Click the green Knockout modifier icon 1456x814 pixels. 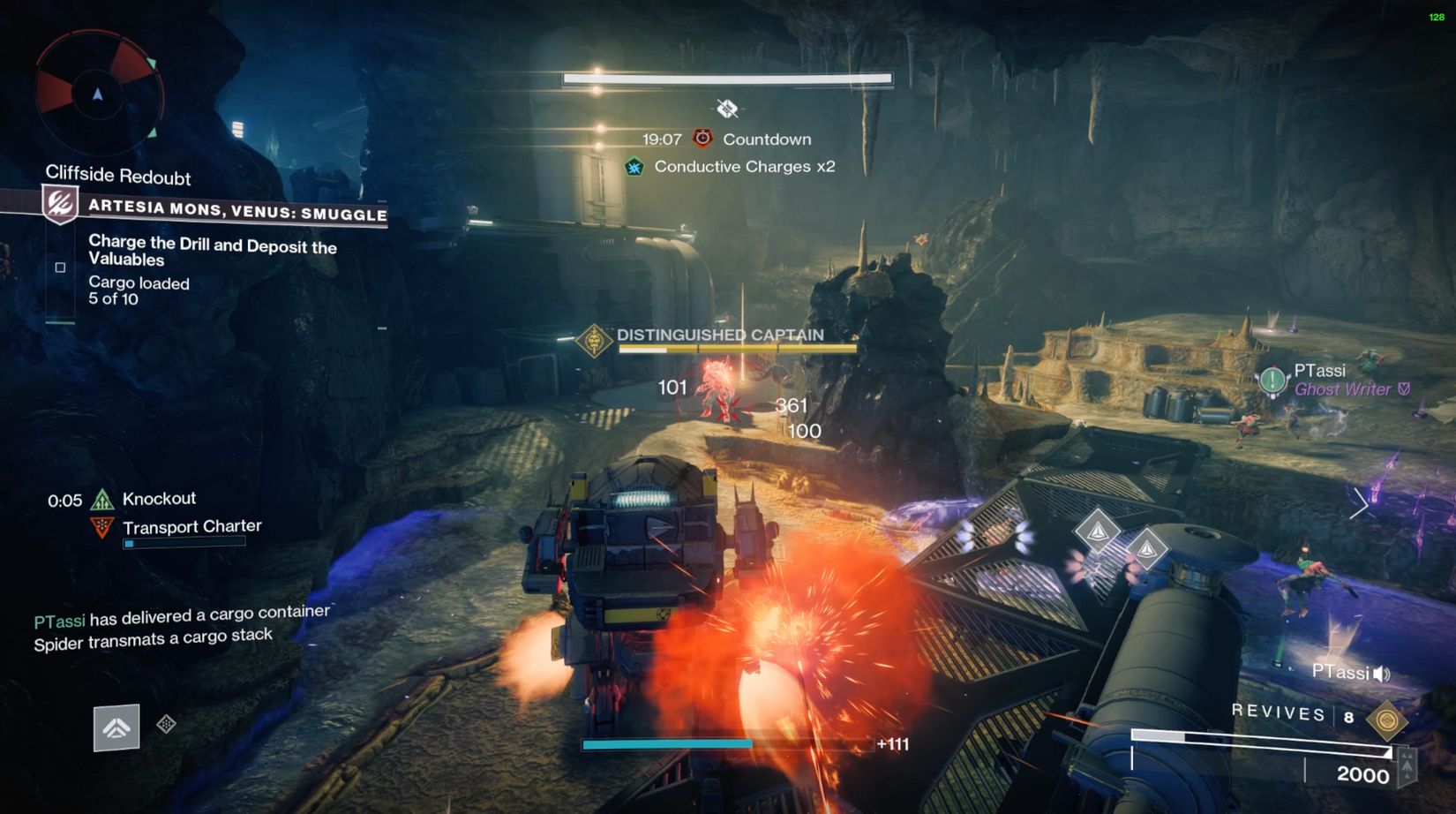[103, 498]
